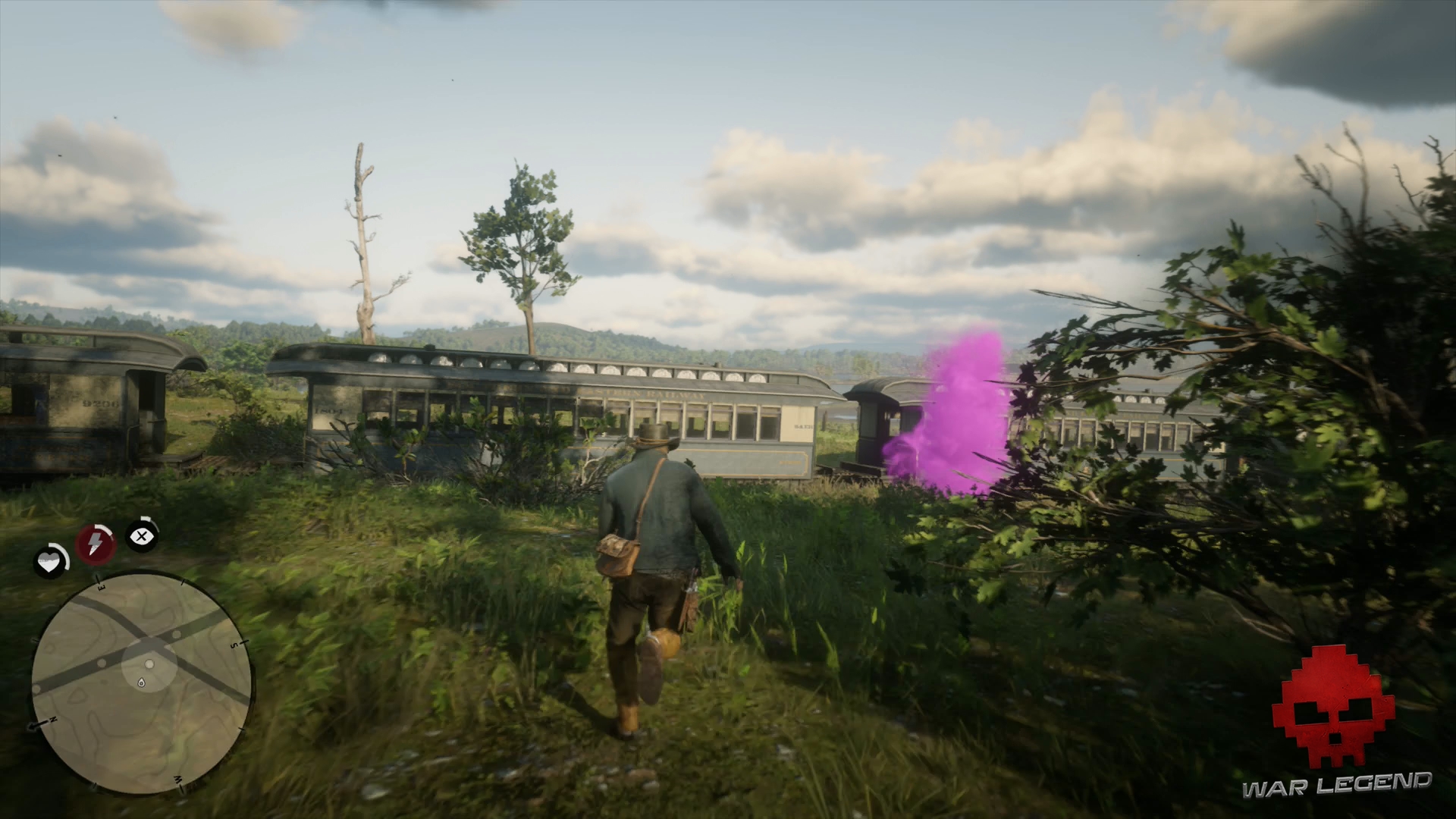Image resolution: width=1456 pixels, height=819 pixels.
Task: Click the W compass marker on the minimap
Action: point(177,780)
